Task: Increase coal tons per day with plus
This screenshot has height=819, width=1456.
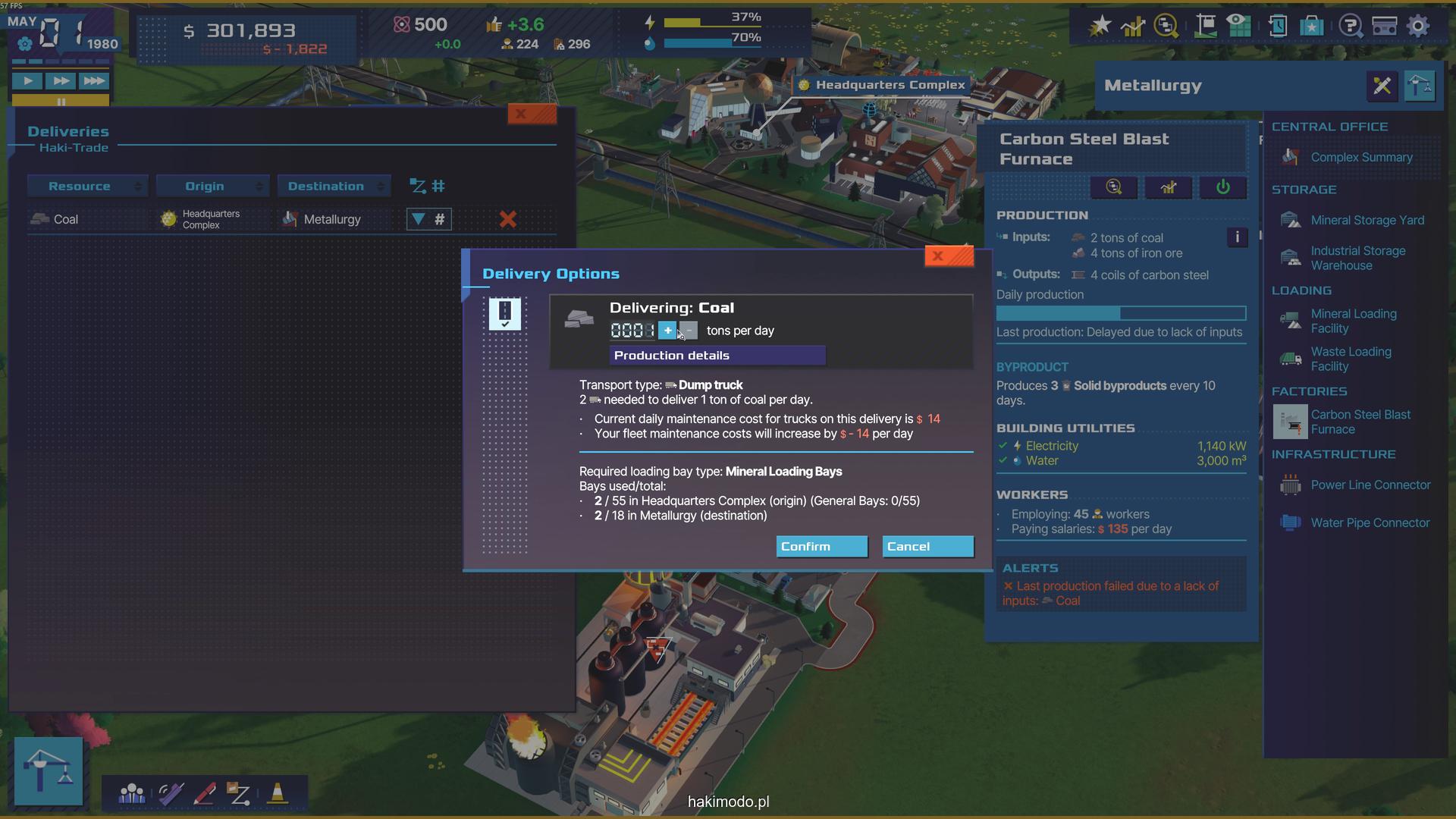Action: [x=667, y=331]
